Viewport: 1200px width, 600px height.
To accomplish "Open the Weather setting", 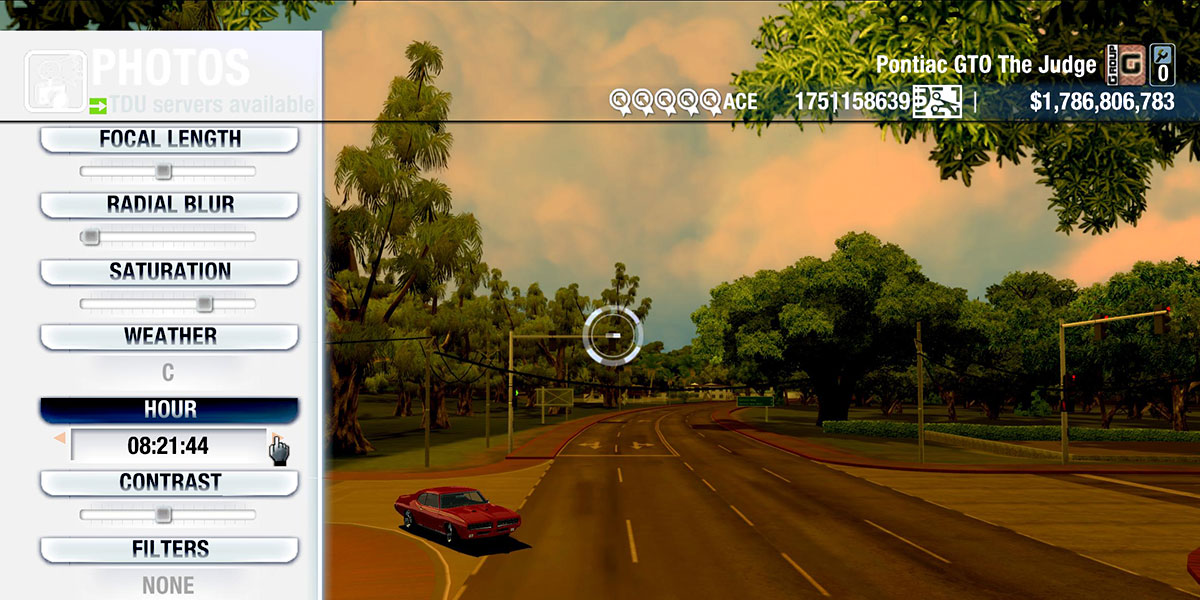I will 169,337.
